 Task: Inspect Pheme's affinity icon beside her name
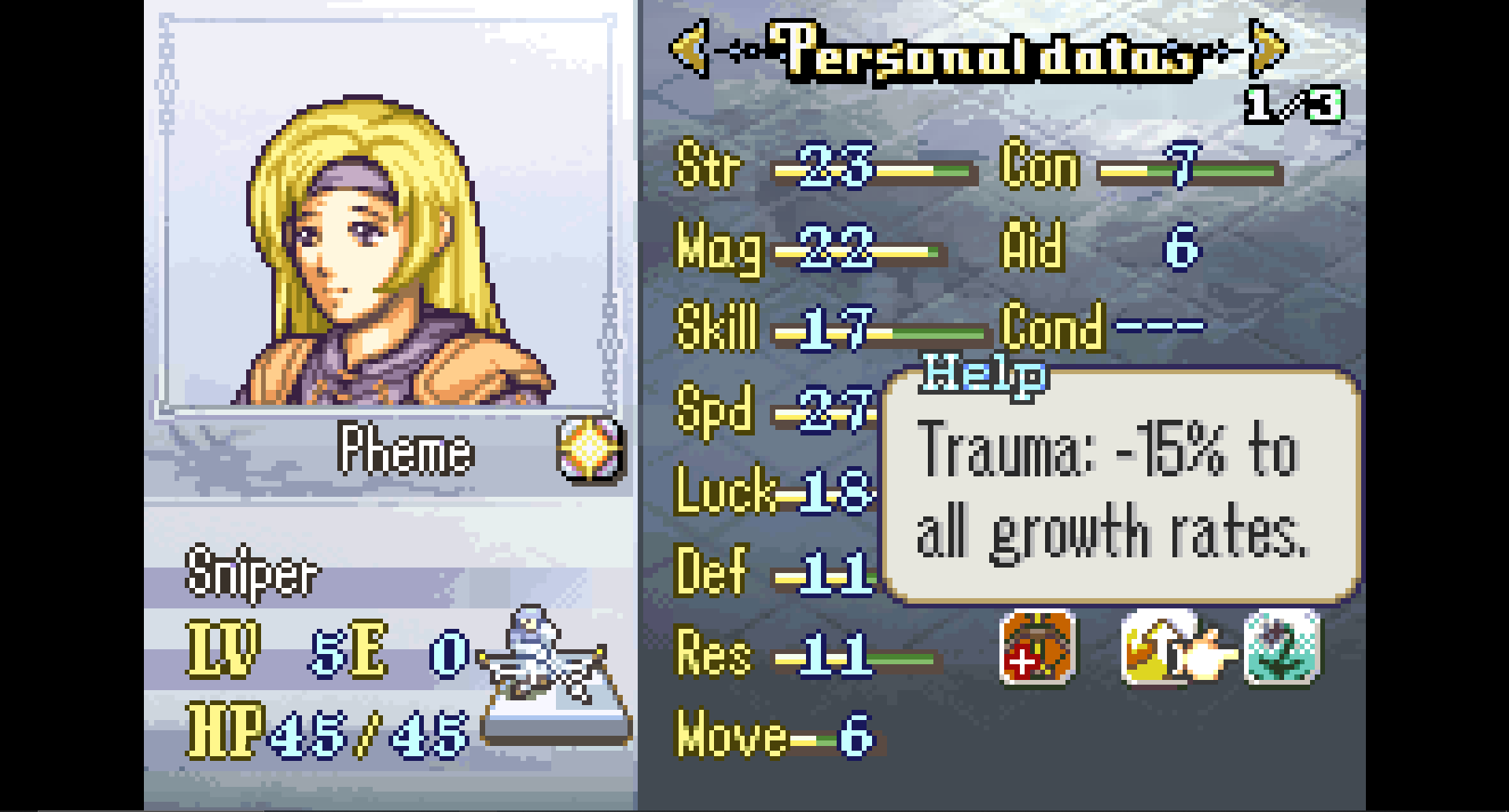coord(590,450)
